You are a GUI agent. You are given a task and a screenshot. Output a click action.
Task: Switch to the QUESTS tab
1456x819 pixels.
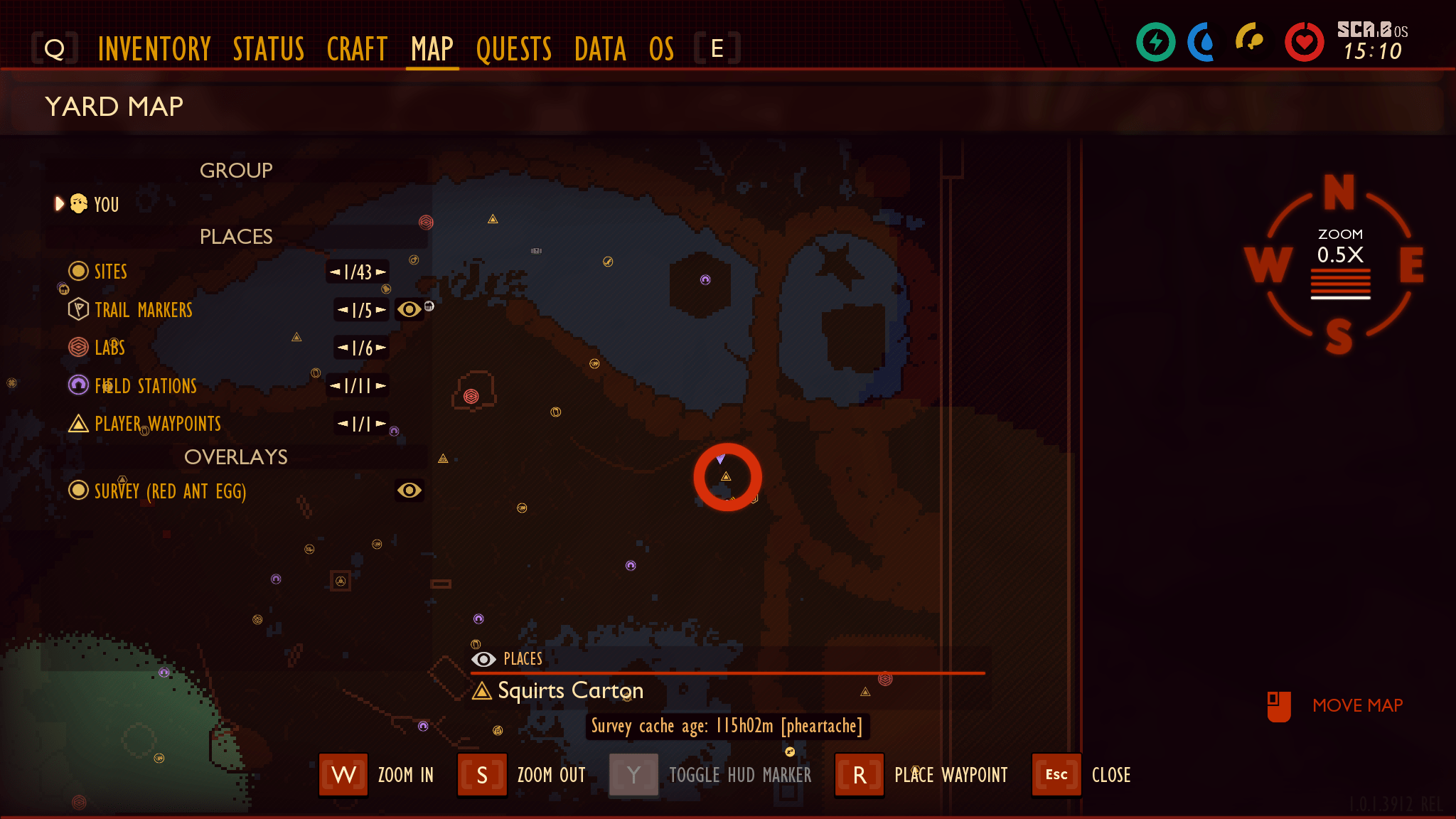click(x=514, y=48)
